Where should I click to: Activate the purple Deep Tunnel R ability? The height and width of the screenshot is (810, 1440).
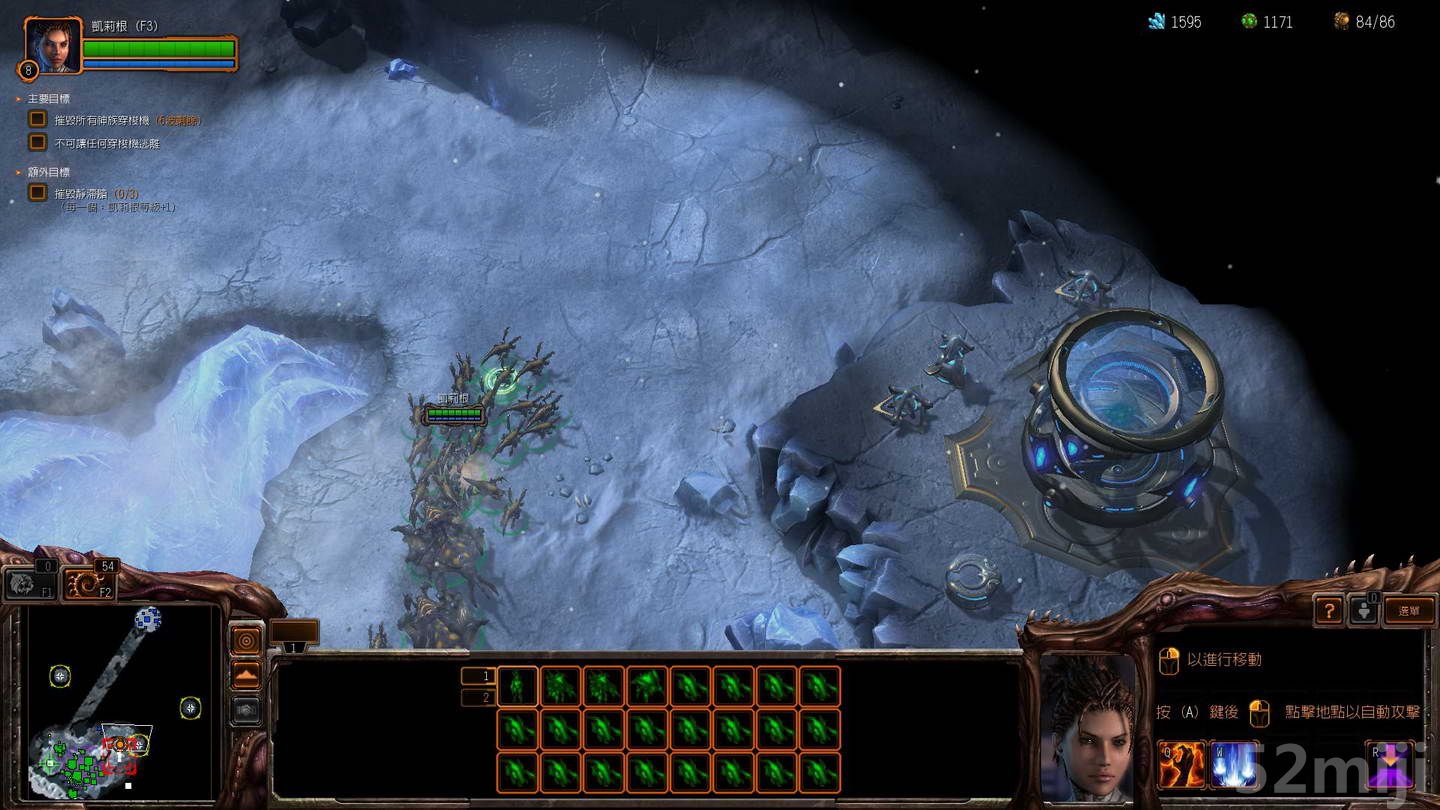[1389, 765]
